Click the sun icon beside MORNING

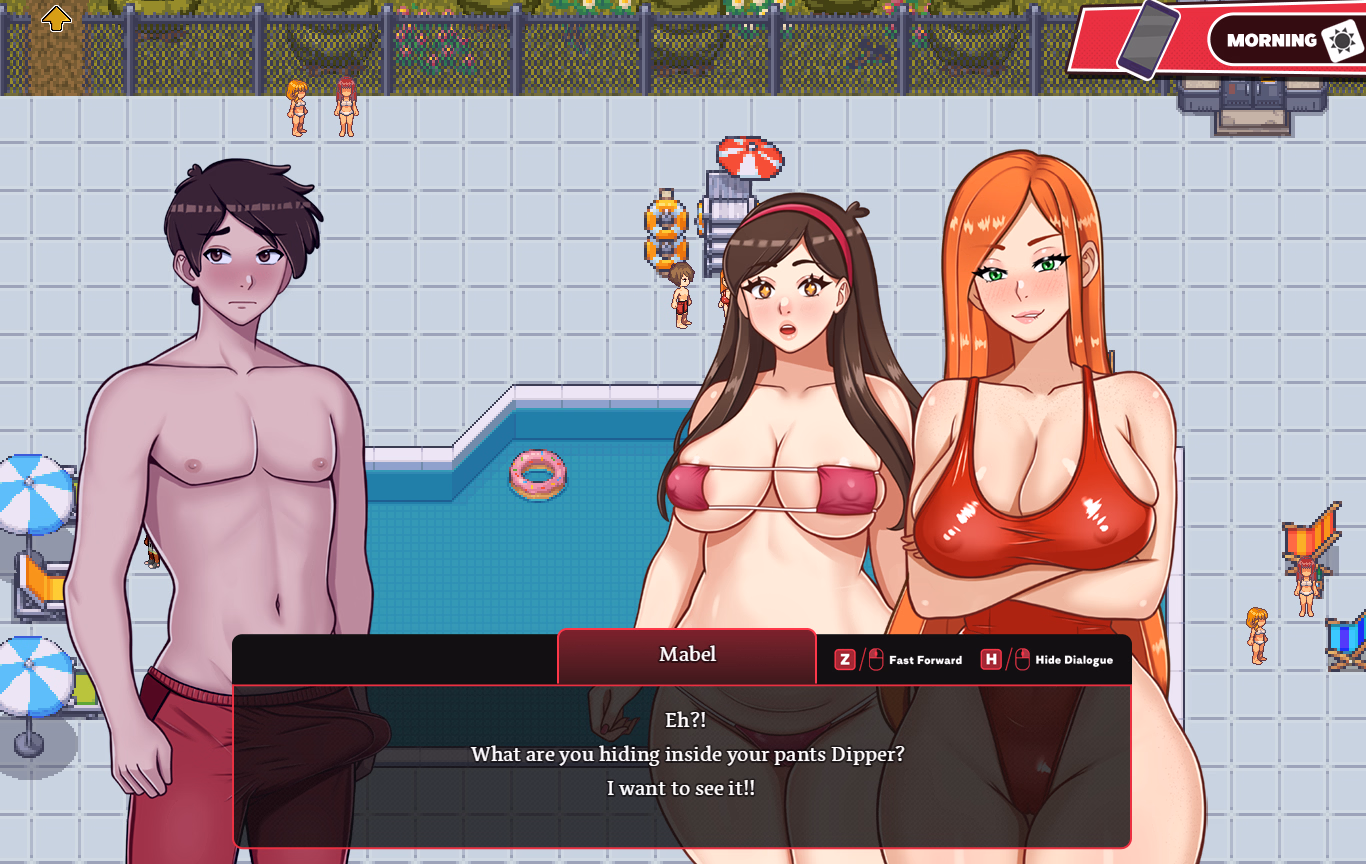1340,40
